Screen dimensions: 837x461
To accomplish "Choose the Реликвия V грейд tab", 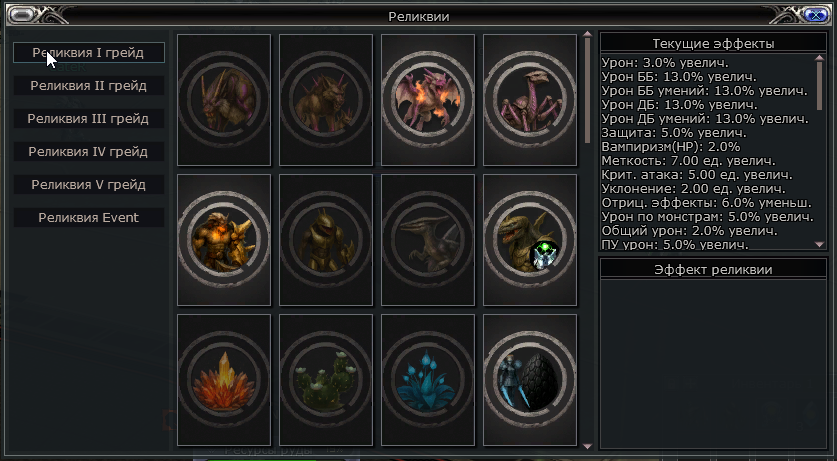I will coord(89,185).
